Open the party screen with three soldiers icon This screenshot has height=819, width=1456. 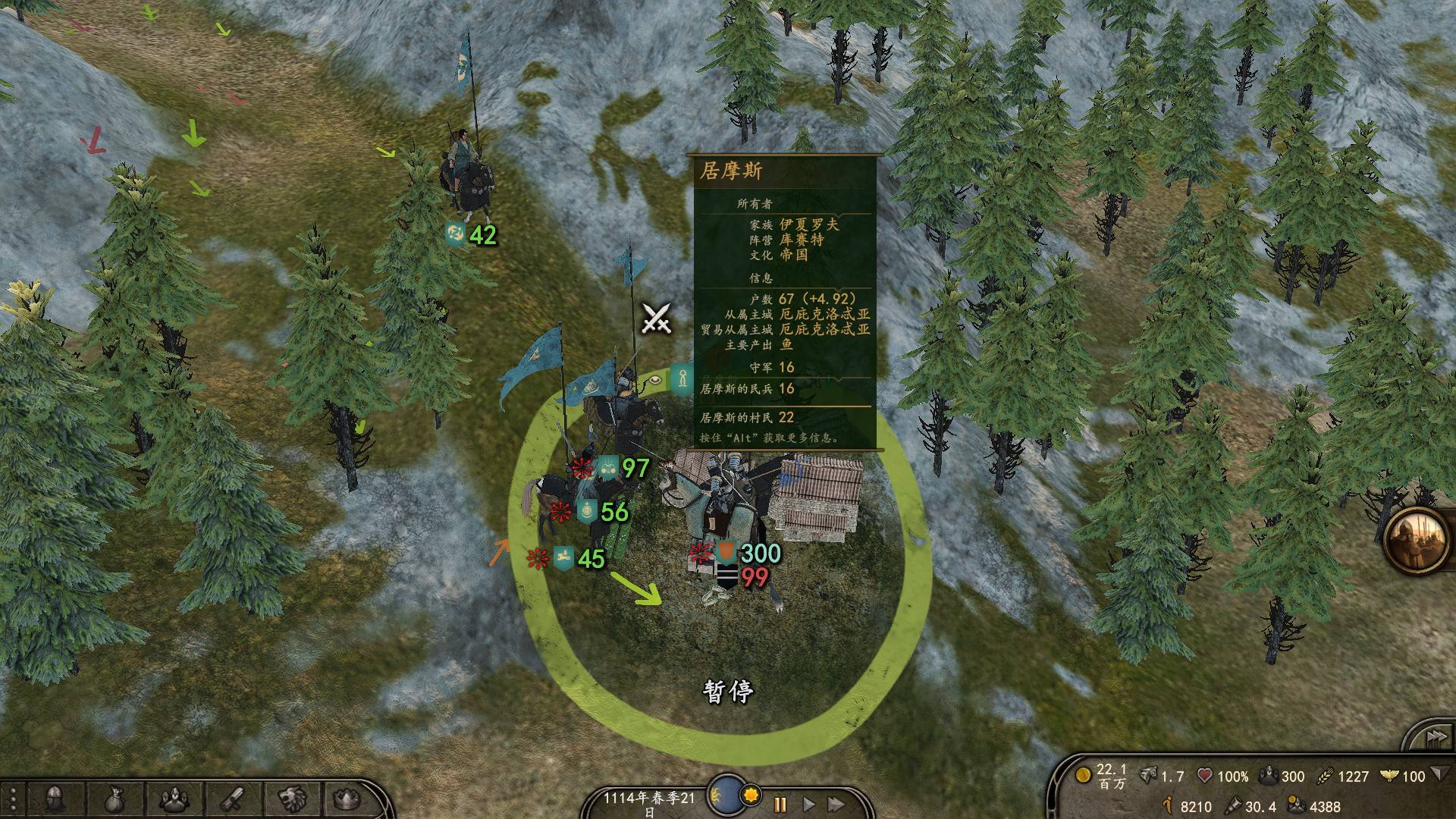click(175, 799)
